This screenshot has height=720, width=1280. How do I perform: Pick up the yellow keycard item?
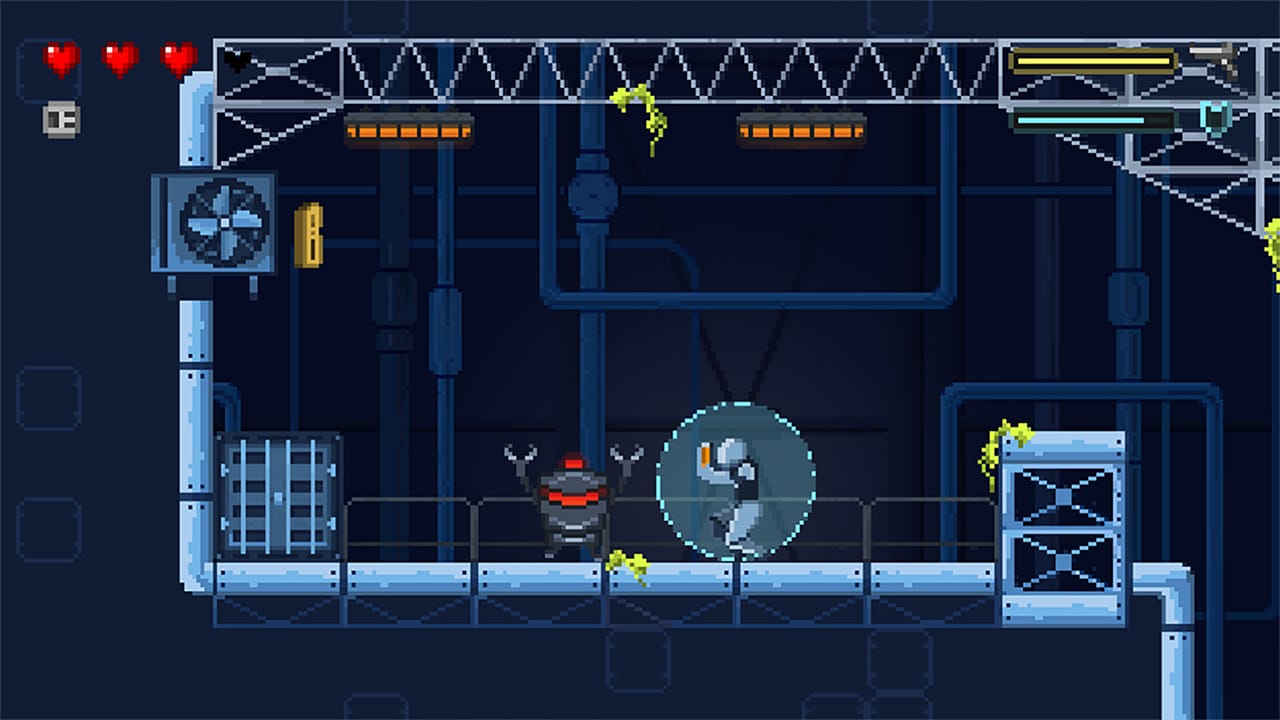[x=310, y=238]
